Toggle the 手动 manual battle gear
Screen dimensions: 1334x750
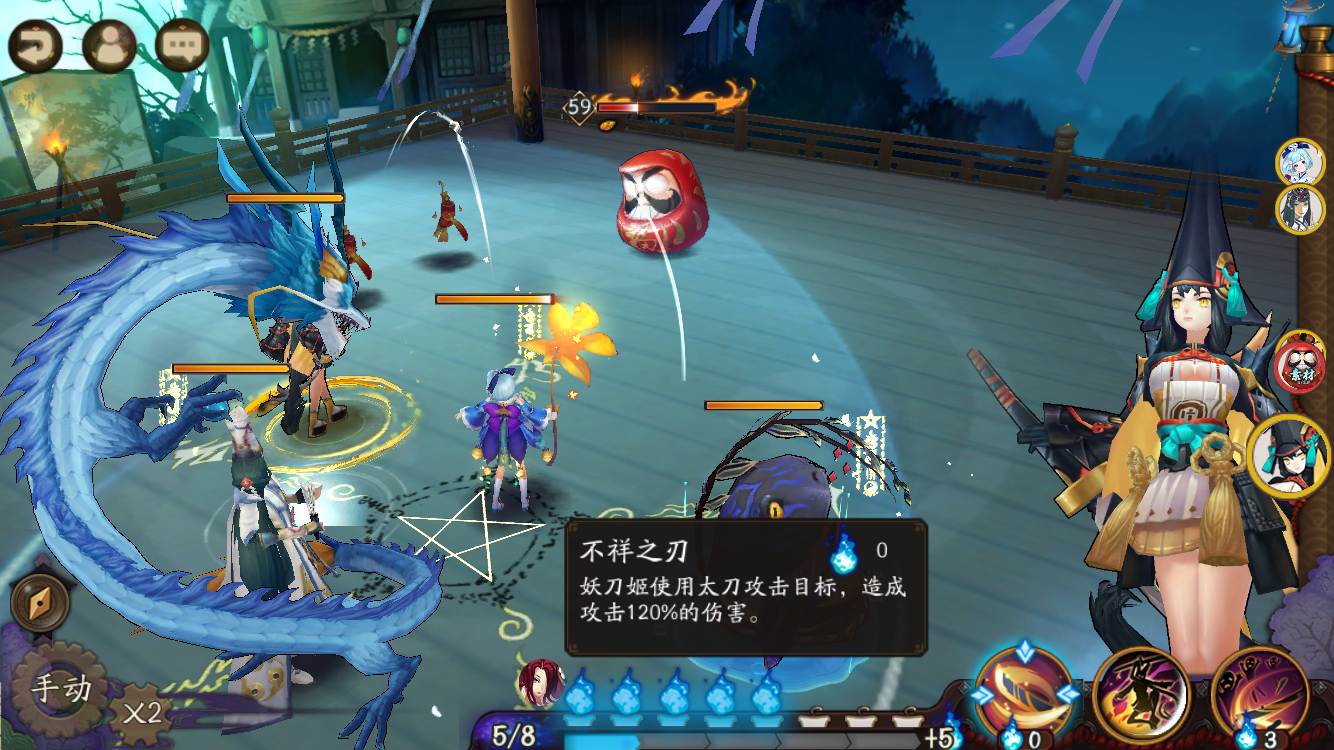[62, 690]
